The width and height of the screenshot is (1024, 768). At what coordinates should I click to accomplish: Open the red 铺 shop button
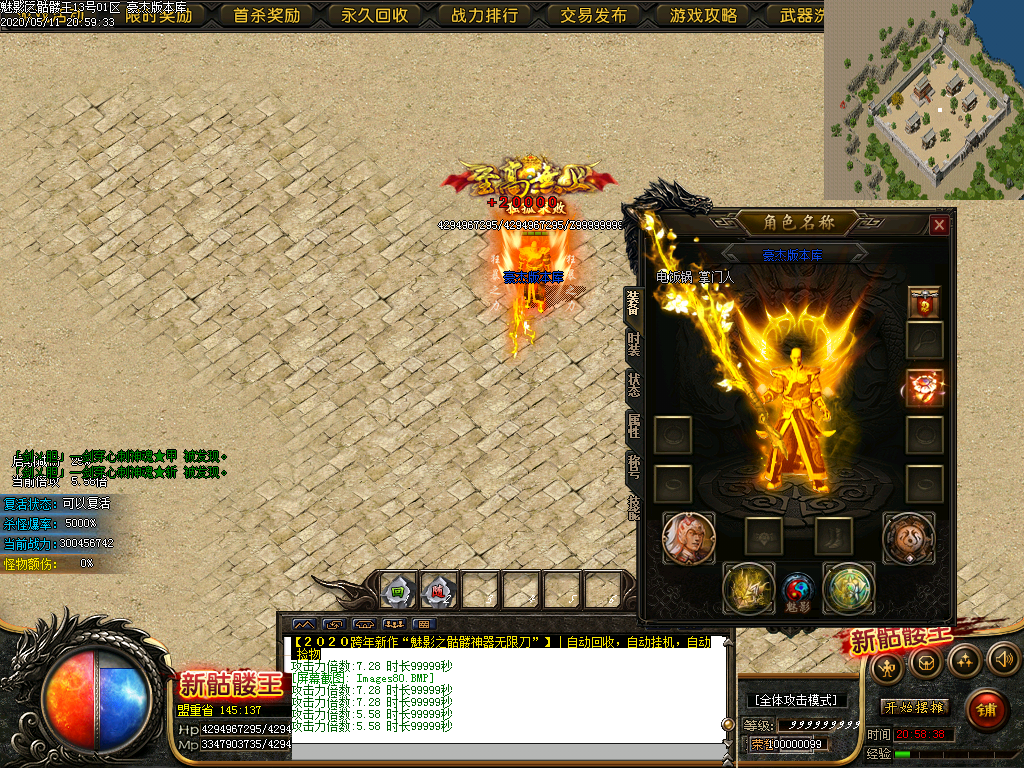[x=987, y=710]
